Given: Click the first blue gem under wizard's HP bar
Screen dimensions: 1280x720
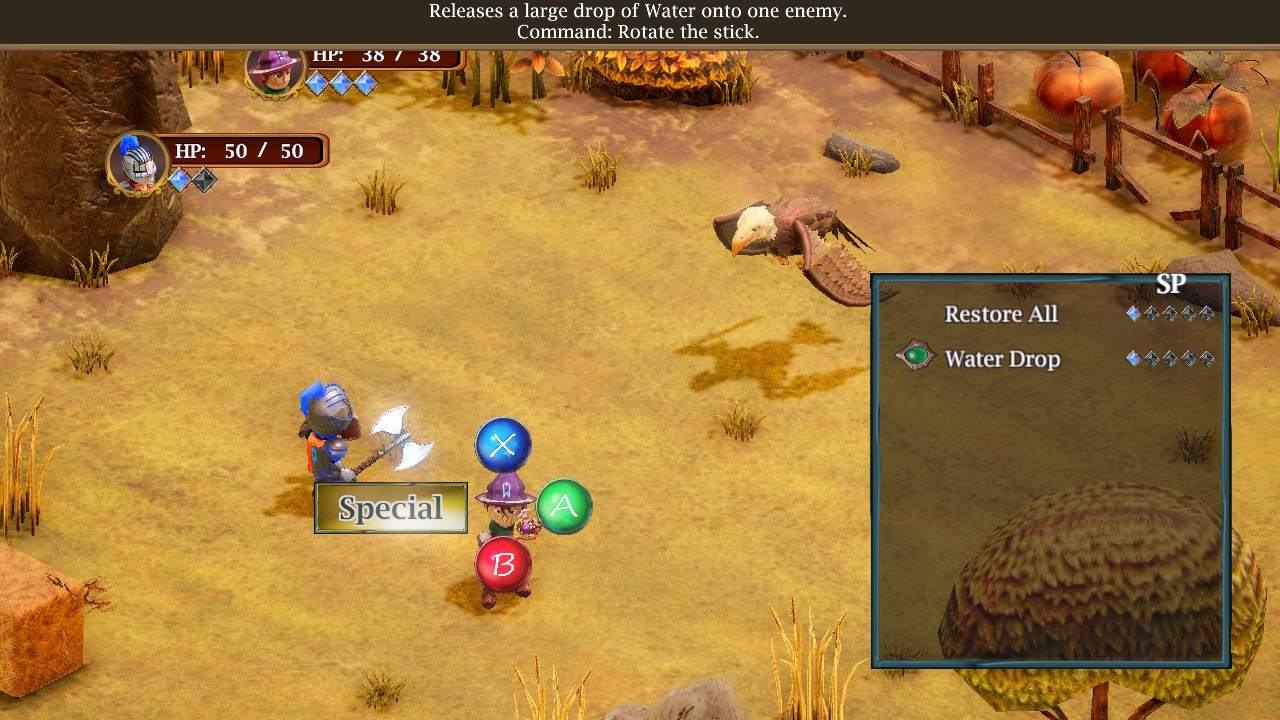Looking at the screenshot, I should [x=317, y=83].
